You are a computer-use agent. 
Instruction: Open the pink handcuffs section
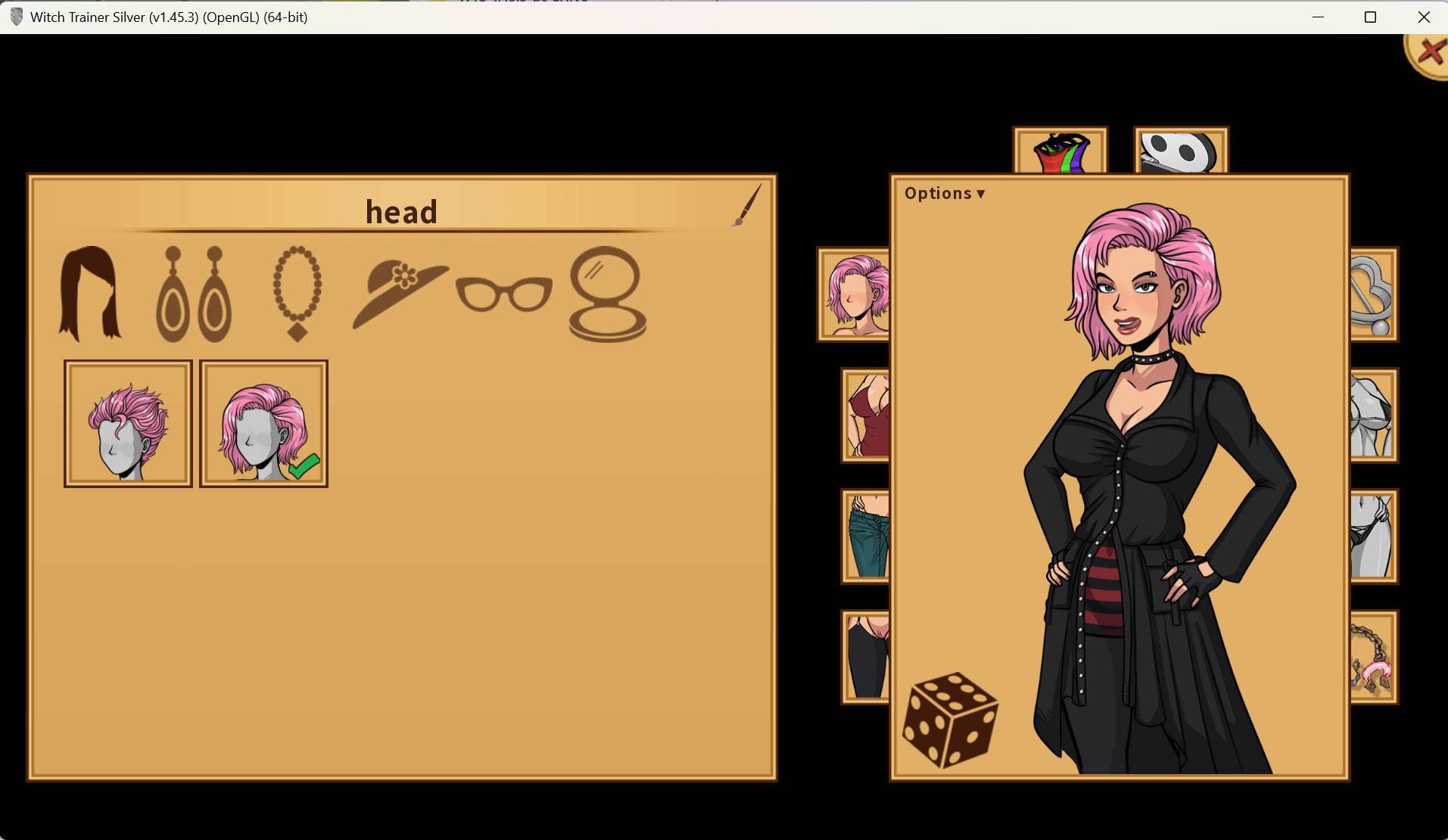click(1372, 658)
